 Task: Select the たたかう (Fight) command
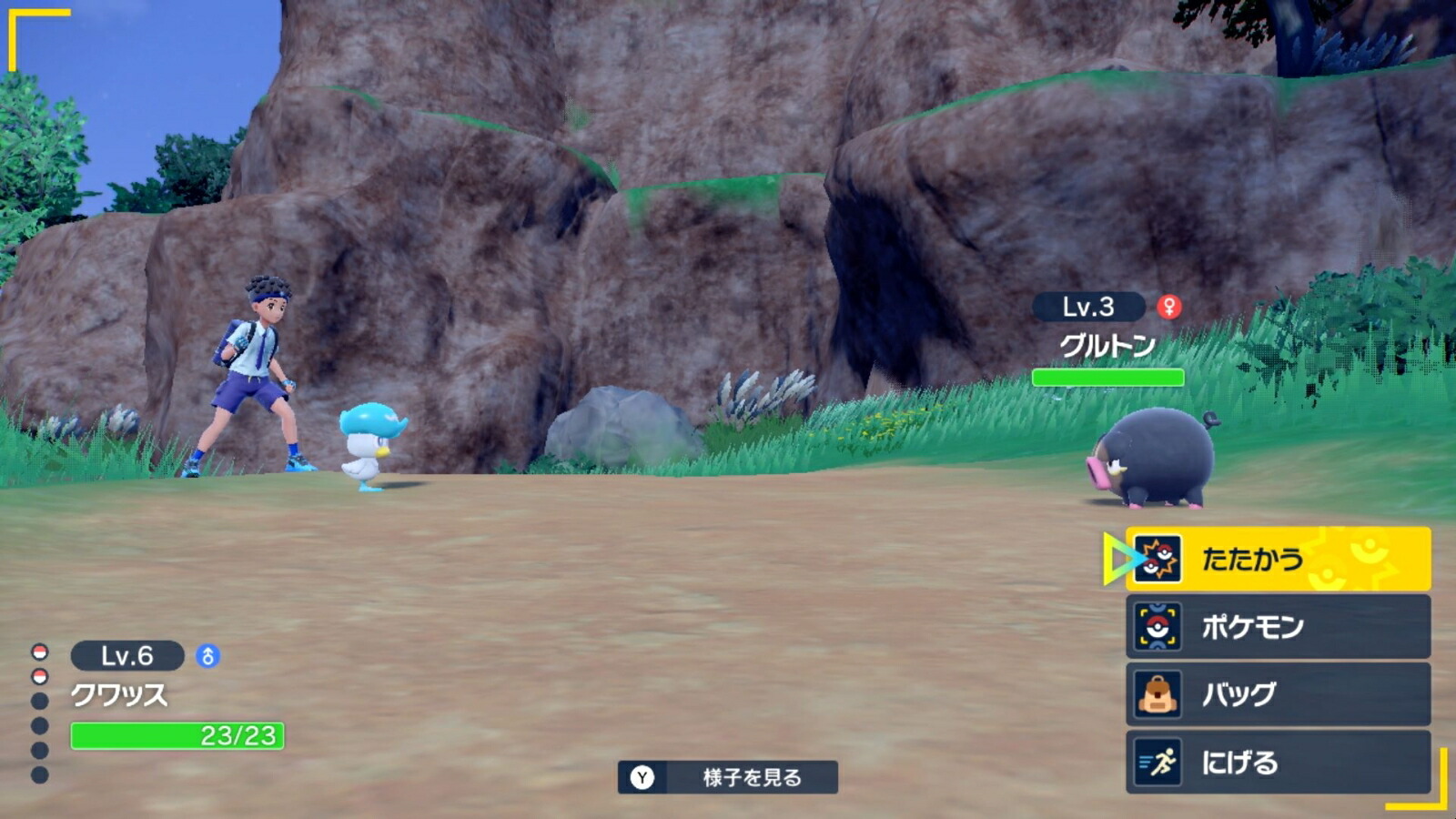pyautogui.click(x=1277, y=559)
